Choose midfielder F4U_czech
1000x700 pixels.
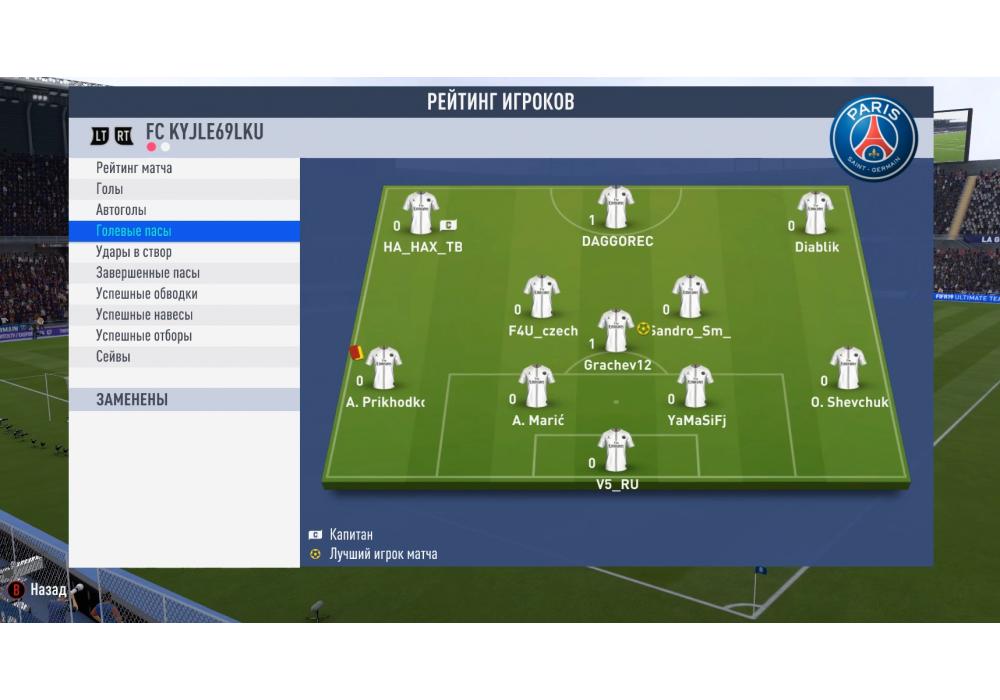coord(542,297)
